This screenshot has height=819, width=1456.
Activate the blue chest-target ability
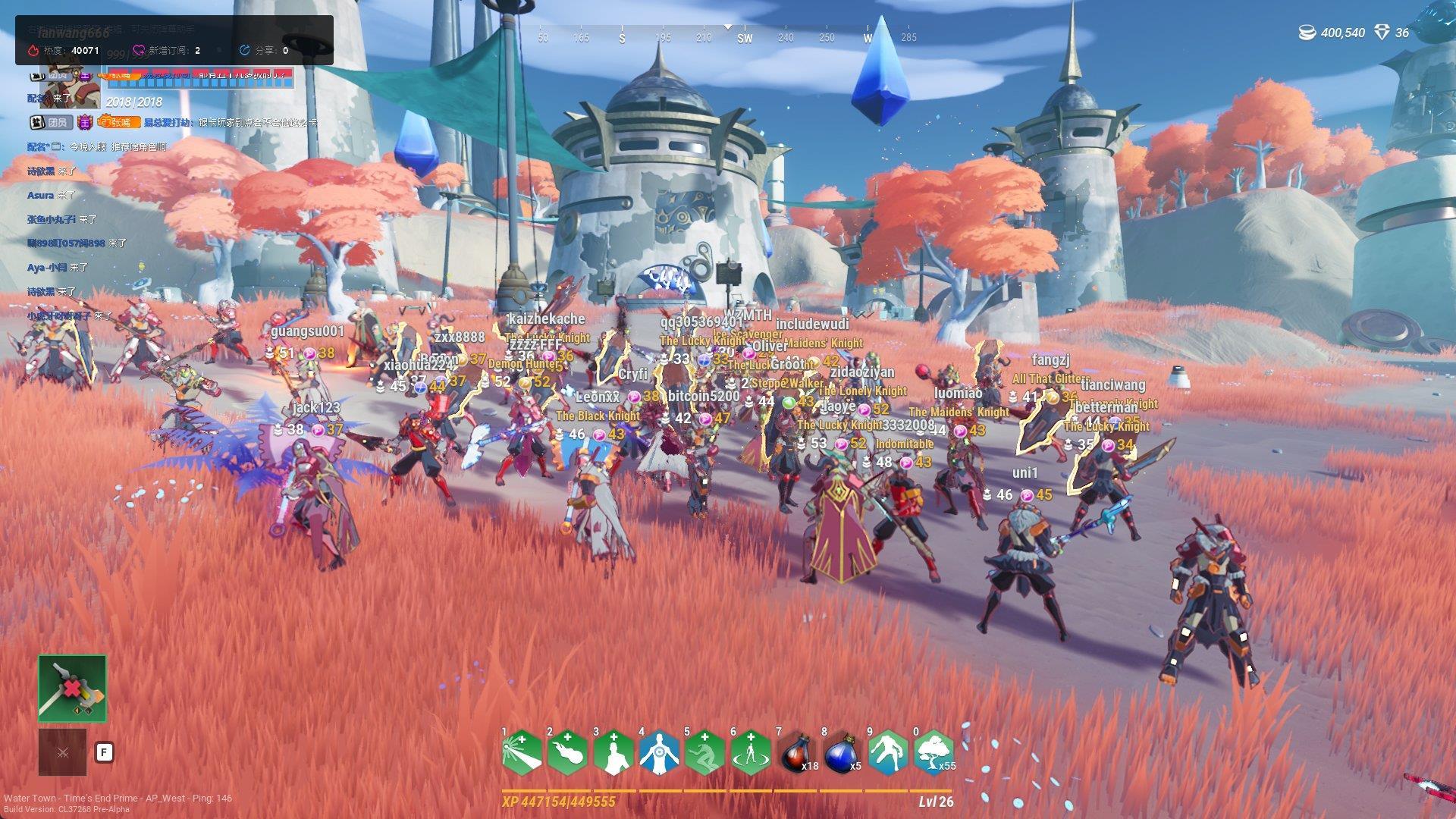coord(659,753)
